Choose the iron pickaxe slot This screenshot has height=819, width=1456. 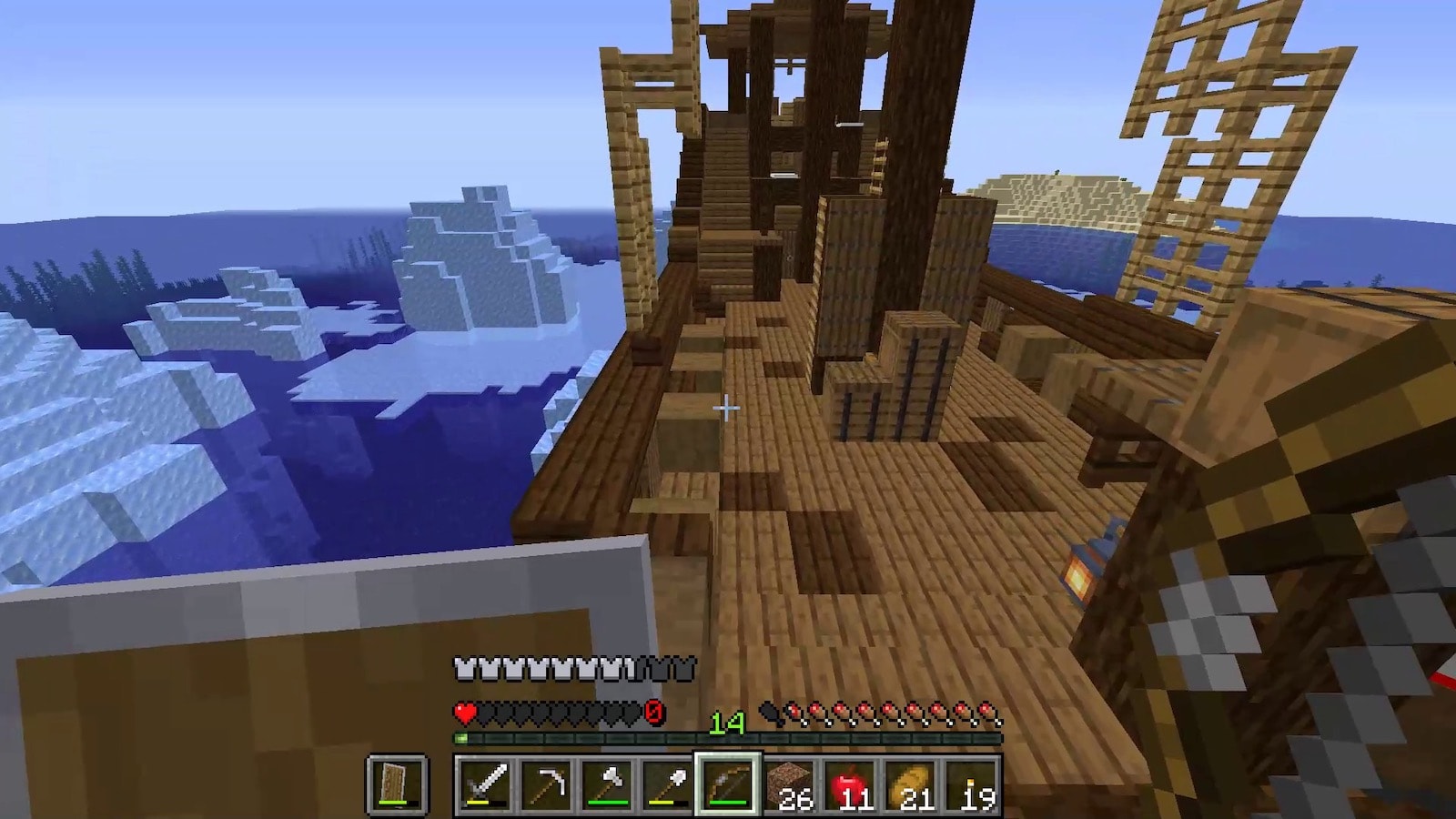tap(545, 784)
